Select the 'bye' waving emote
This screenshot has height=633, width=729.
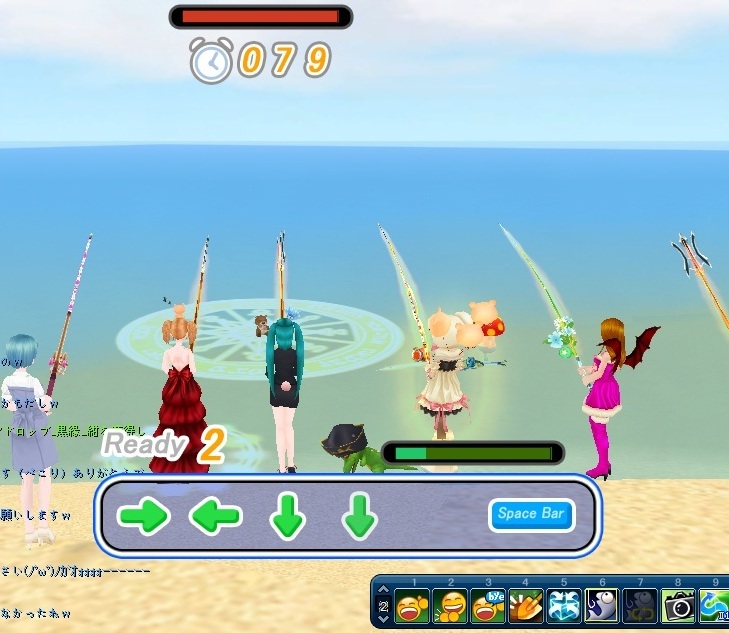pos(488,607)
